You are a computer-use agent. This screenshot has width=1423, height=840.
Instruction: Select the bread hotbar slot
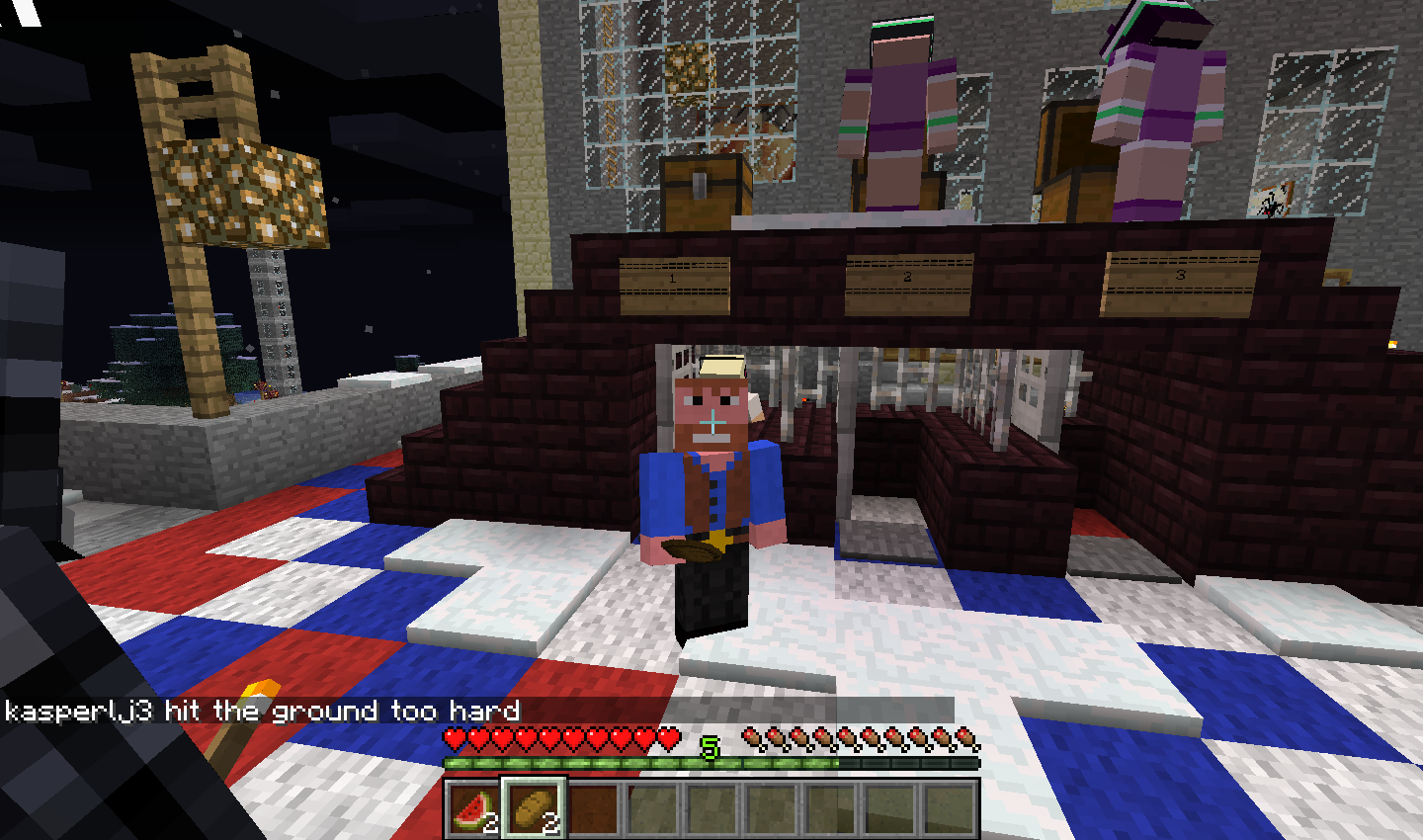pos(534,809)
